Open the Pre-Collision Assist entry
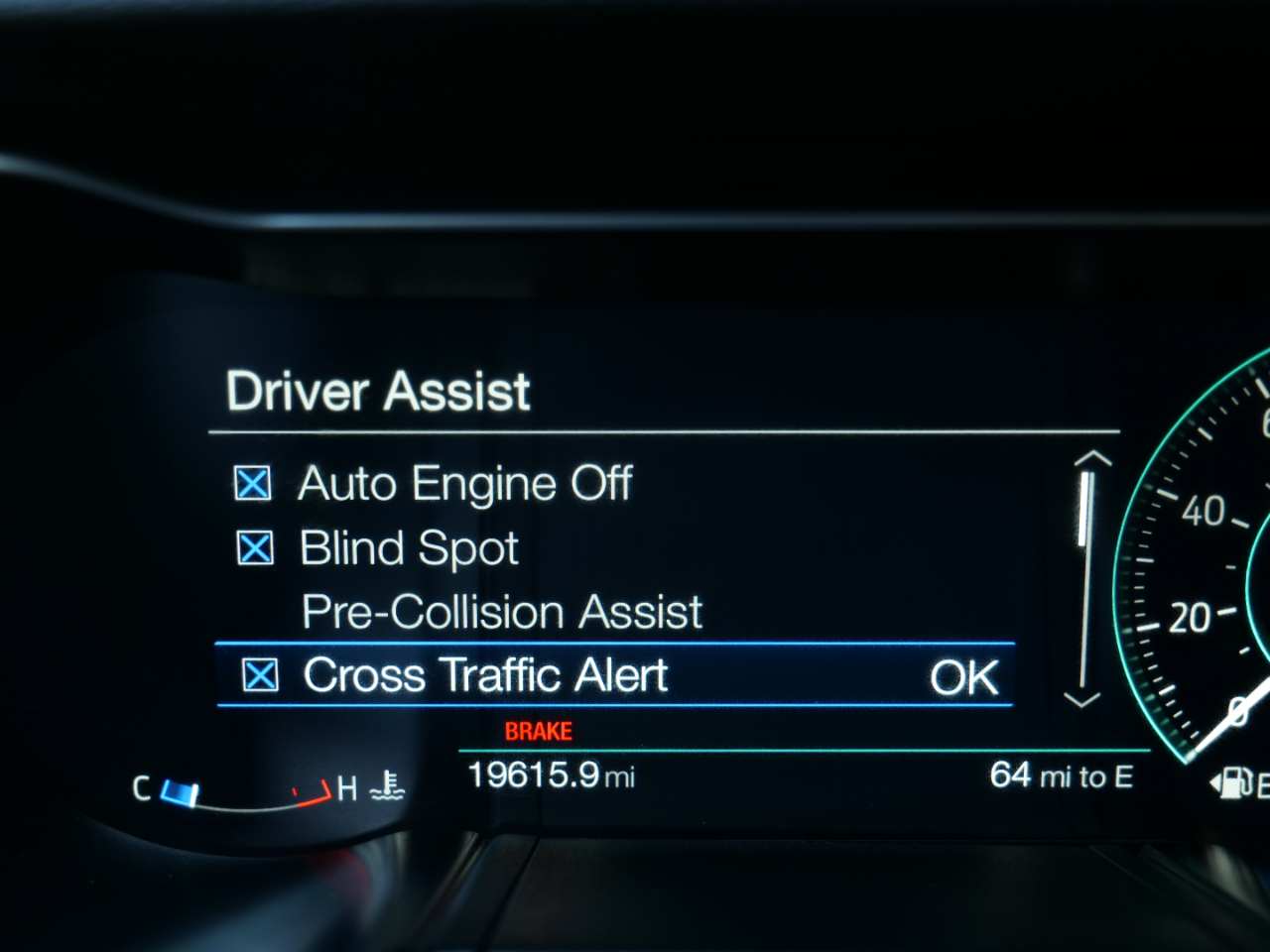Screen dimensions: 1270x952 (502, 612)
